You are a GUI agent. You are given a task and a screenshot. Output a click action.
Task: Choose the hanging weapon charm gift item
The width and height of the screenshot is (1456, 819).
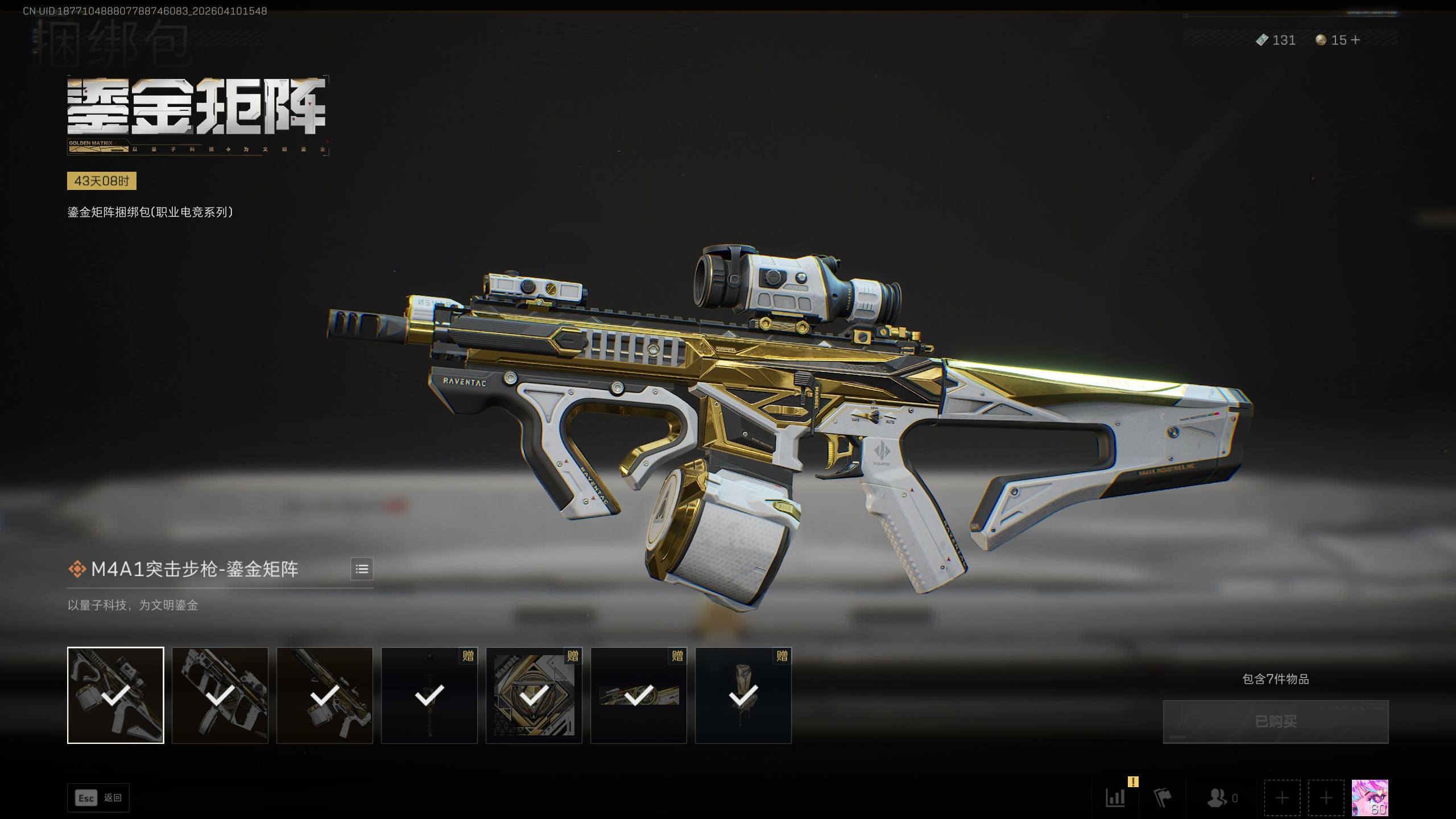click(x=429, y=695)
